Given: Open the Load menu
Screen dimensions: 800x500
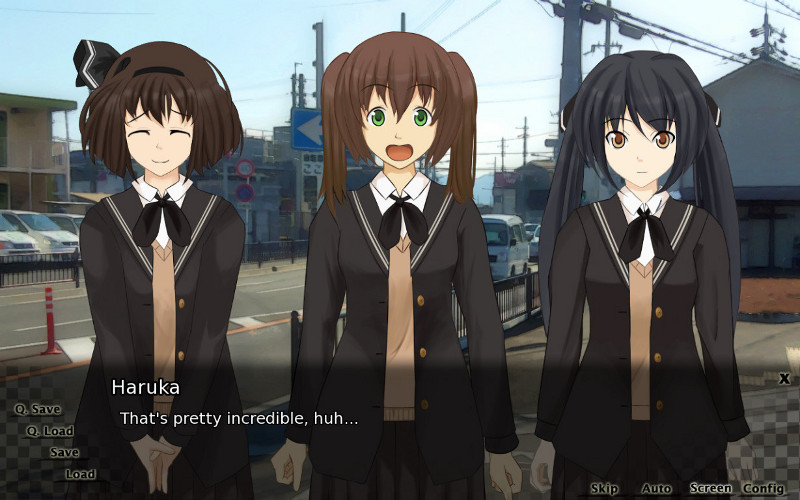Looking at the screenshot, I should (80, 474).
